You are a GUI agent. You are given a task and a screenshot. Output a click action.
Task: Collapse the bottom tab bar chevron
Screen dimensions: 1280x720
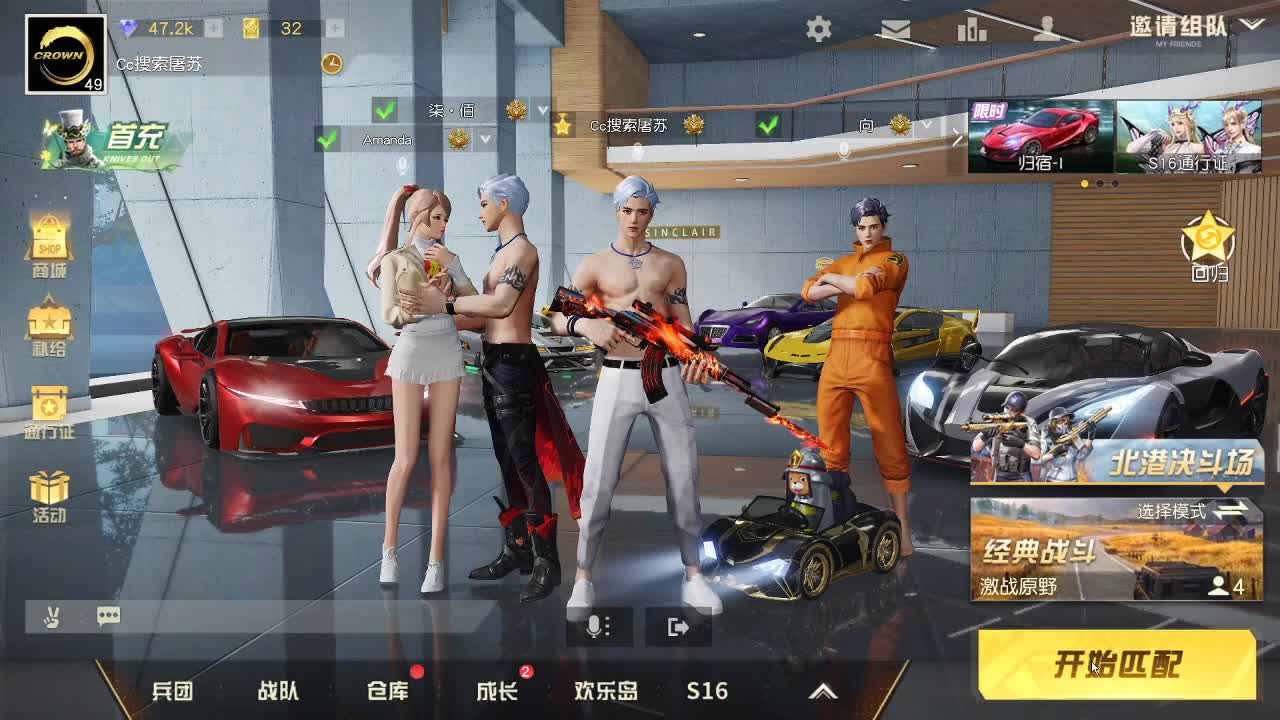(824, 690)
